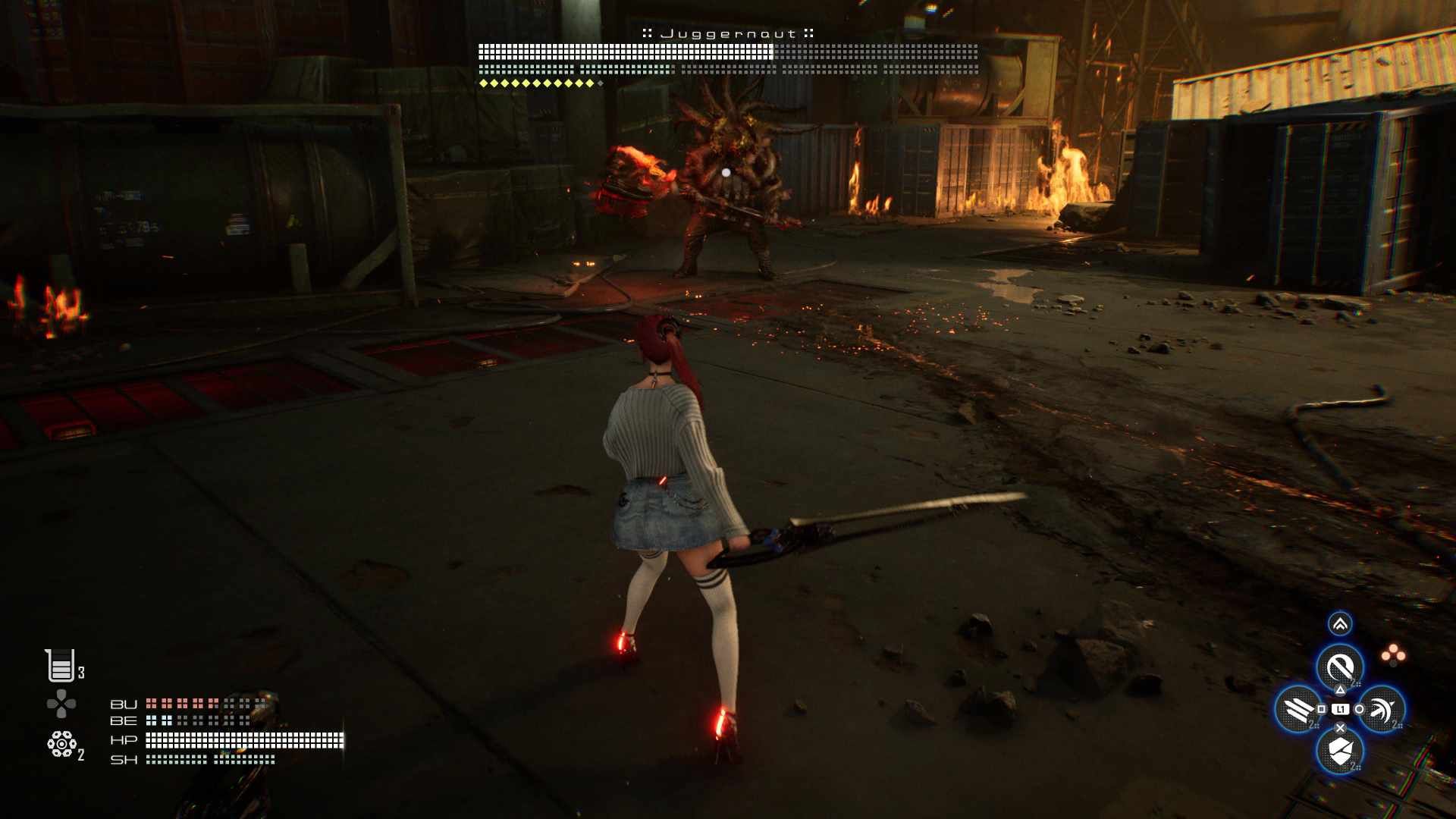Click the 2 charge counter on the shield skill
The height and width of the screenshot is (819, 1456).
pyautogui.click(x=1354, y=766)
